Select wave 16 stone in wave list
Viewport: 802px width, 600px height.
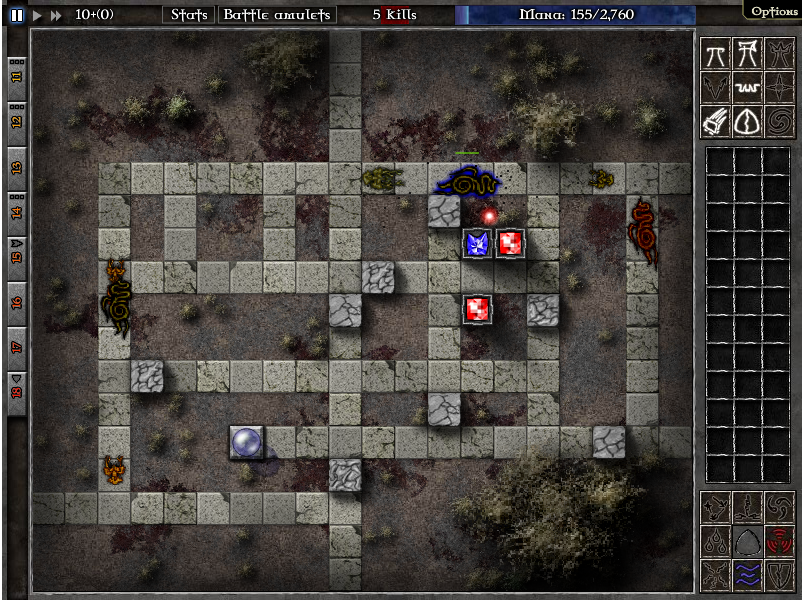17,302
